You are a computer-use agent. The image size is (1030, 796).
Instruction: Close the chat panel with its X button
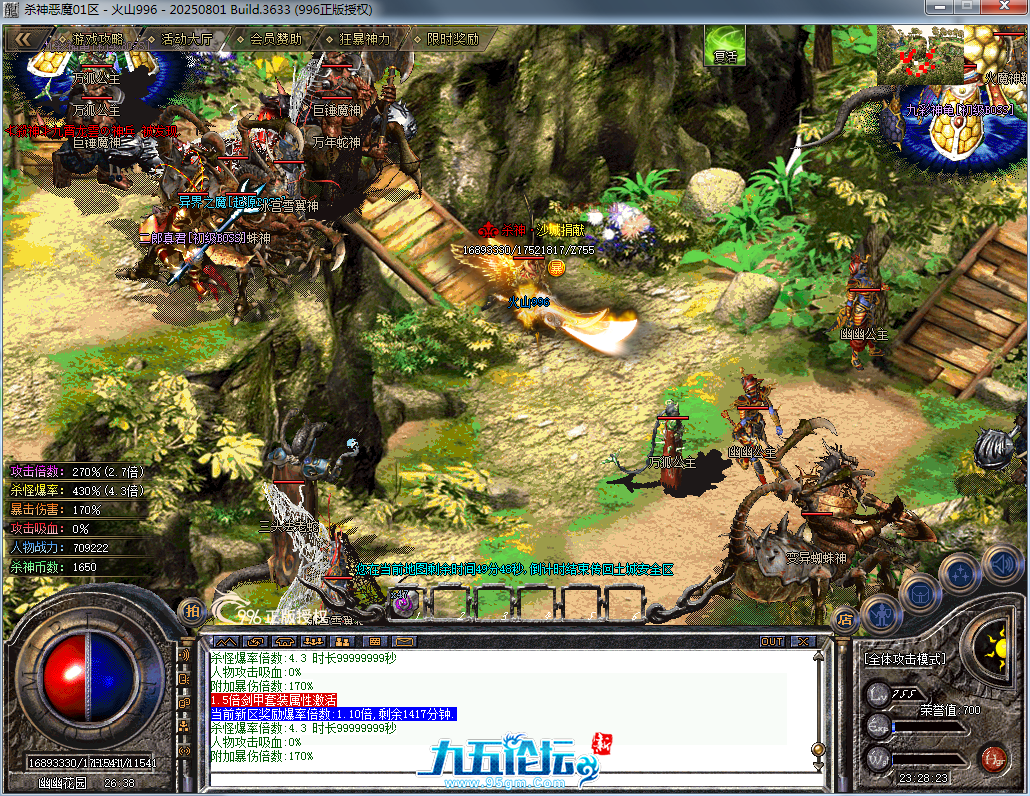(802, 641)
